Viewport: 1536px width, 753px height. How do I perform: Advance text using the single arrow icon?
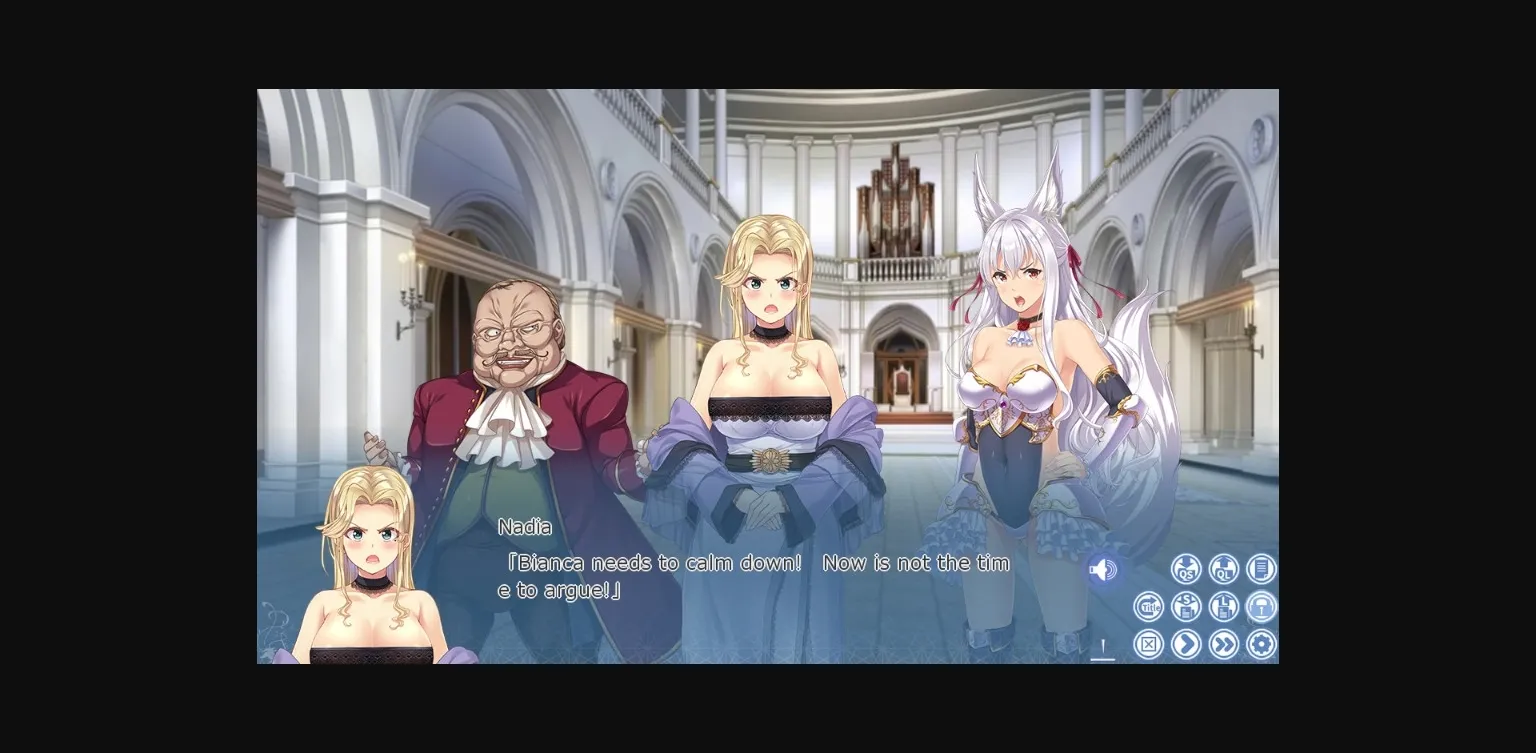[1186, 644]
